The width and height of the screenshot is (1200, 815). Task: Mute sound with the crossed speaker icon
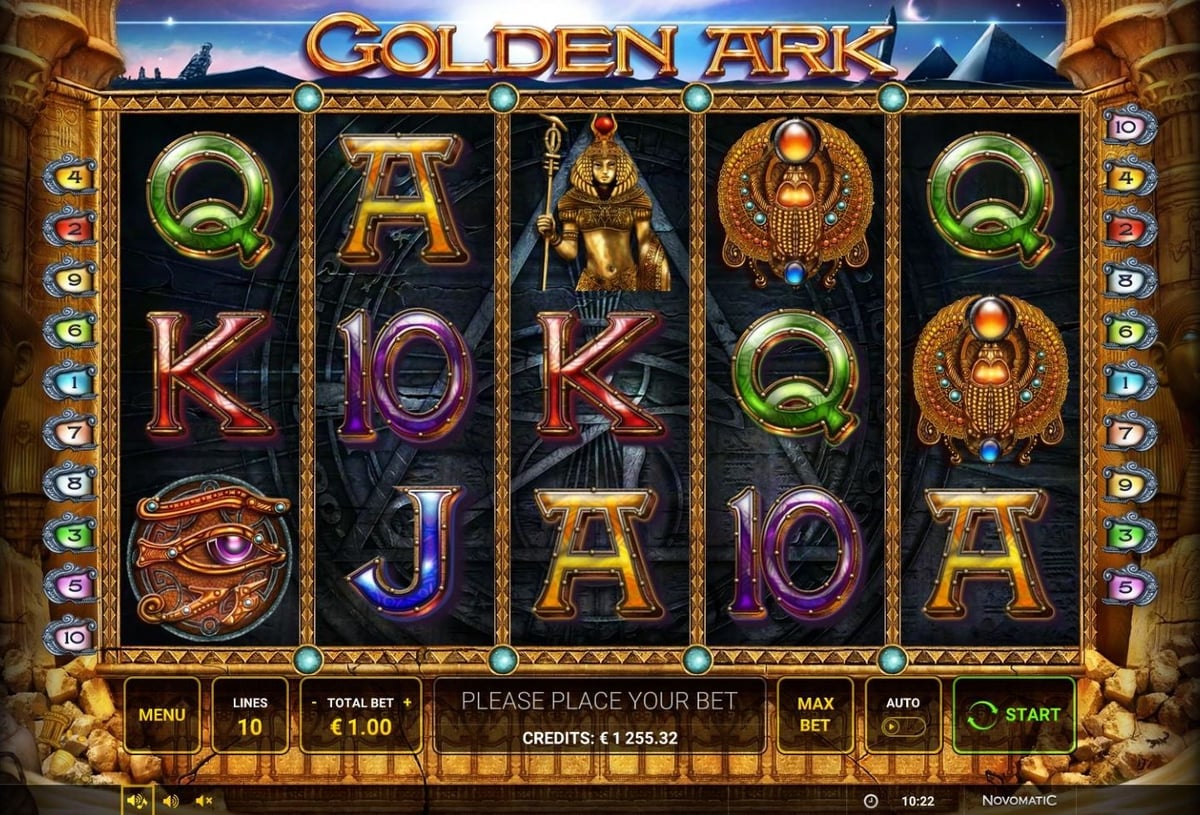coord(204,801)
